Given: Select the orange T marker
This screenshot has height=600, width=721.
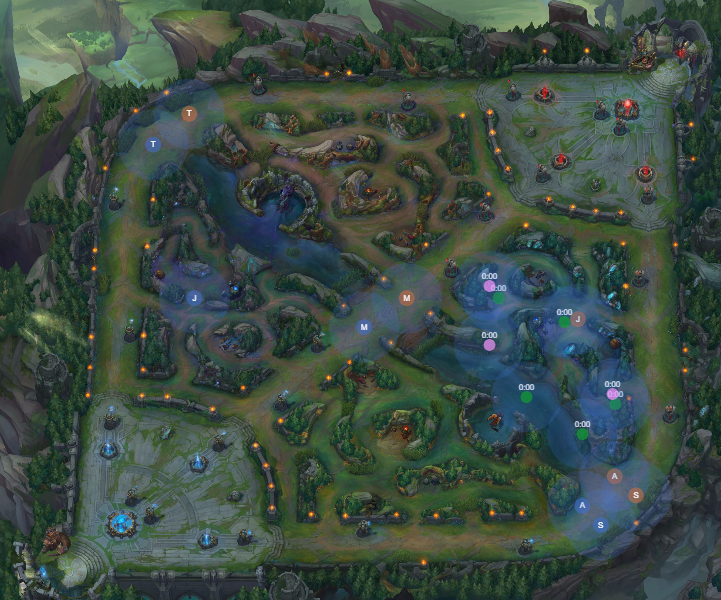Looking at the screenshot, I should tap(189, 114).
